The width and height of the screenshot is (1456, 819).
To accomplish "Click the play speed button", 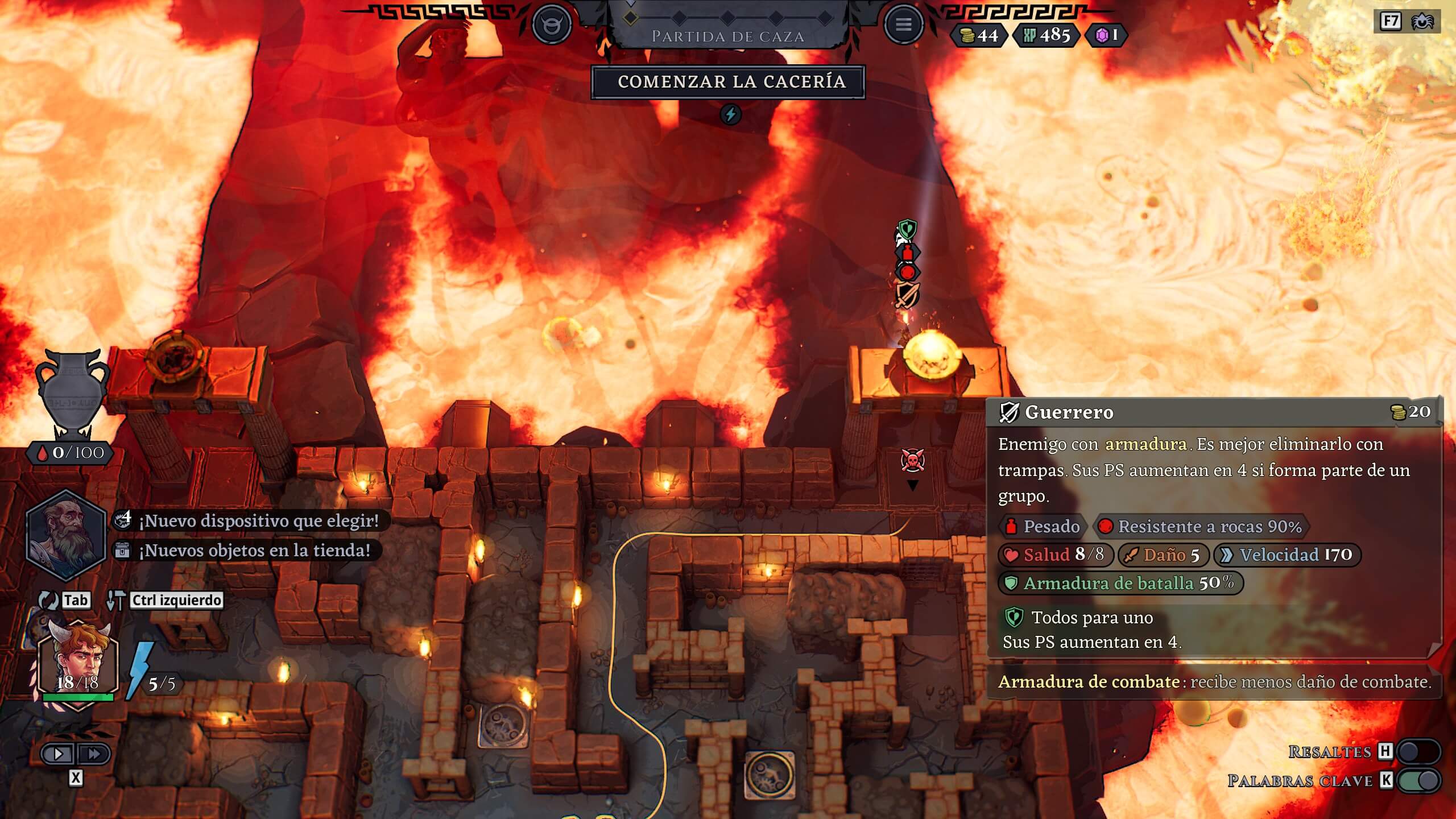I will (x=59, y=754).
